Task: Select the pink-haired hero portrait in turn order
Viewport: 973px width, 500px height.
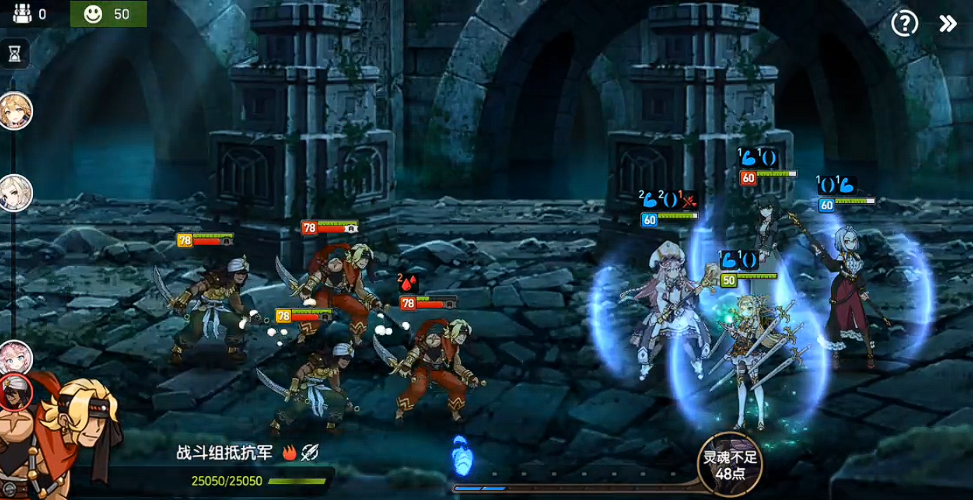Action: point(17,356)
